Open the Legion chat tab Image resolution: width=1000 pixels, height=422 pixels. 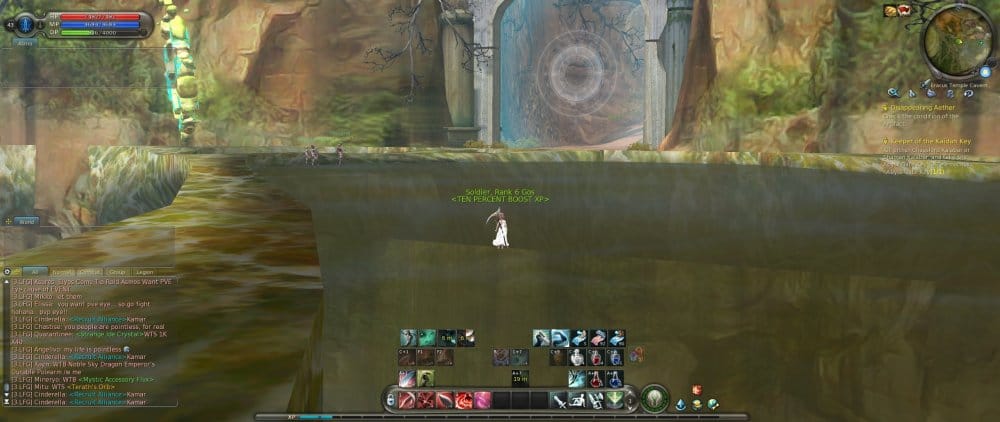click(x=144, y=271)
